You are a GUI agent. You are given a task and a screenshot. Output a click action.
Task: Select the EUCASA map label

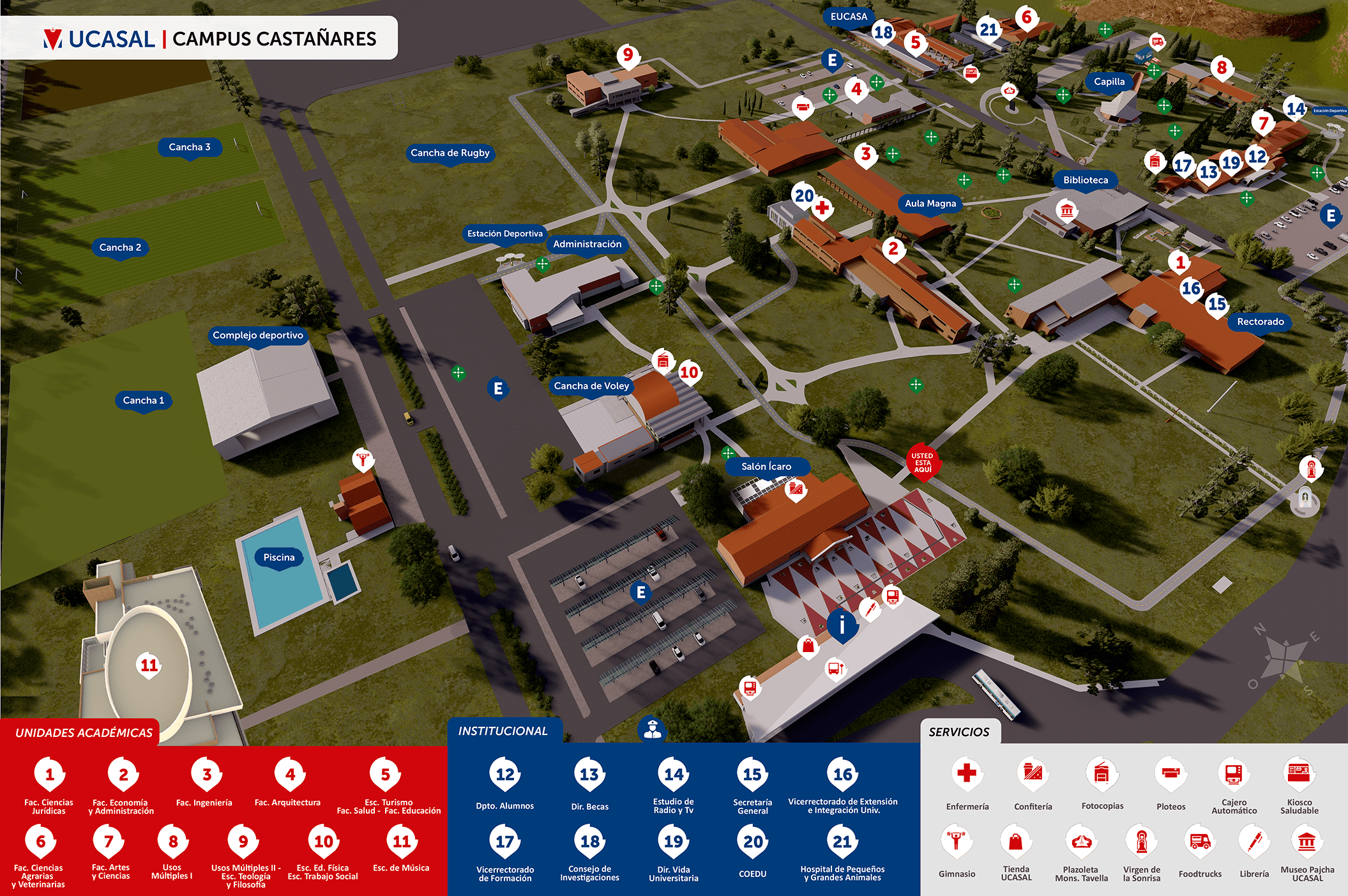pos(849,17)
